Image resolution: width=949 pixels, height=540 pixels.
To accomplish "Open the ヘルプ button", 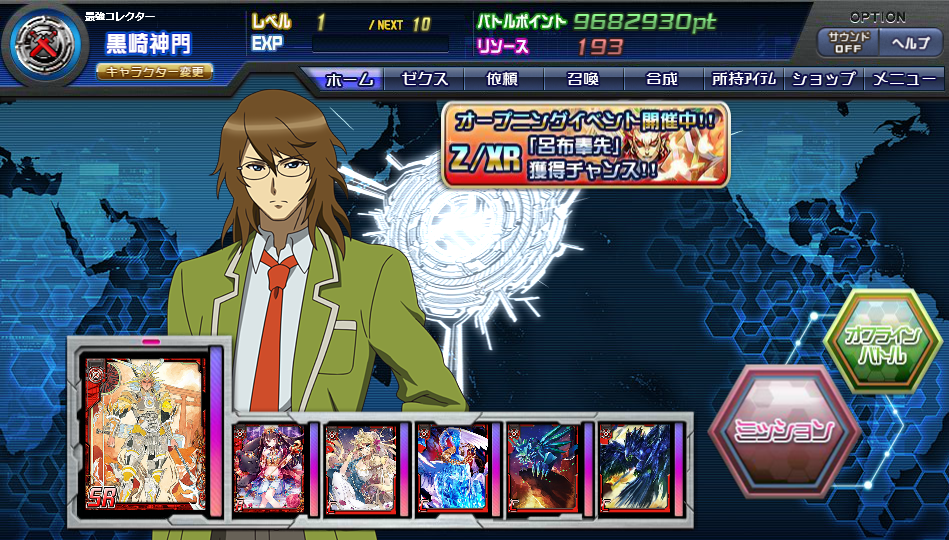I will pyautogui.click(x=910, y=43).
